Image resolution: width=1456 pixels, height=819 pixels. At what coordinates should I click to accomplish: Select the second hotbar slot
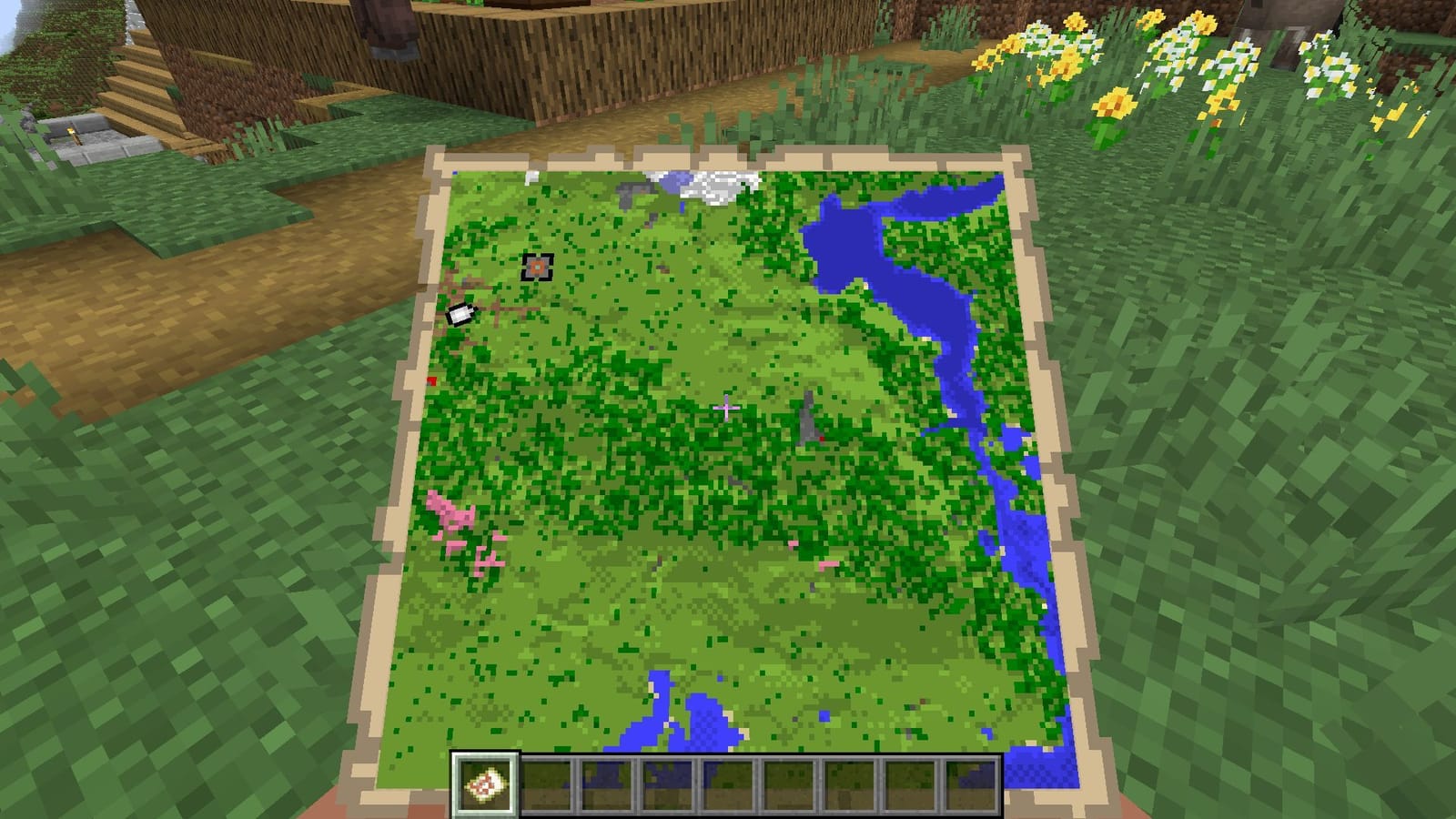tap(546, 784)
